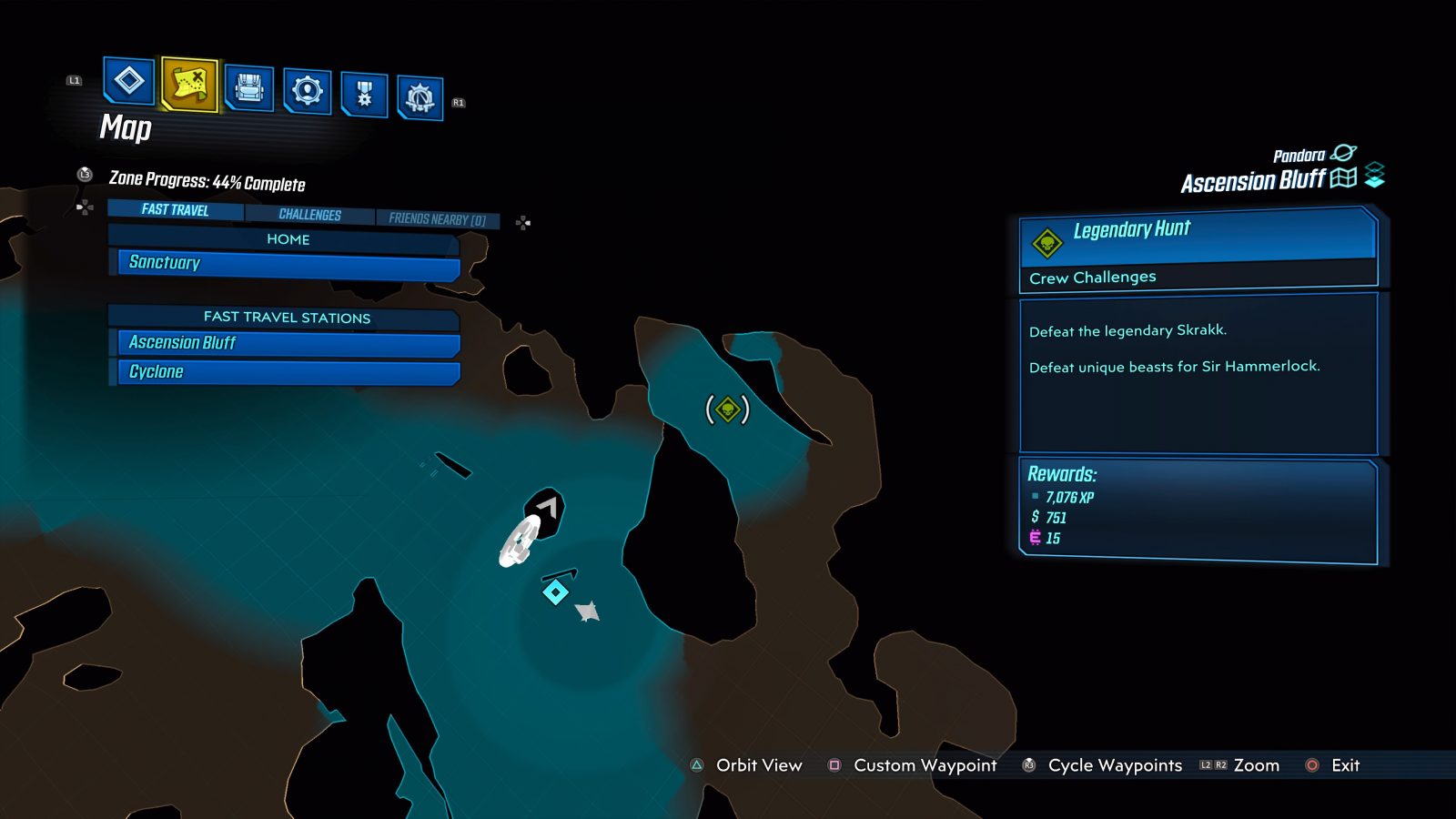Viewport: 1456px width, 819px height.
Task: Choose the Cyclone fast travel station
Action: coord(282,371)
